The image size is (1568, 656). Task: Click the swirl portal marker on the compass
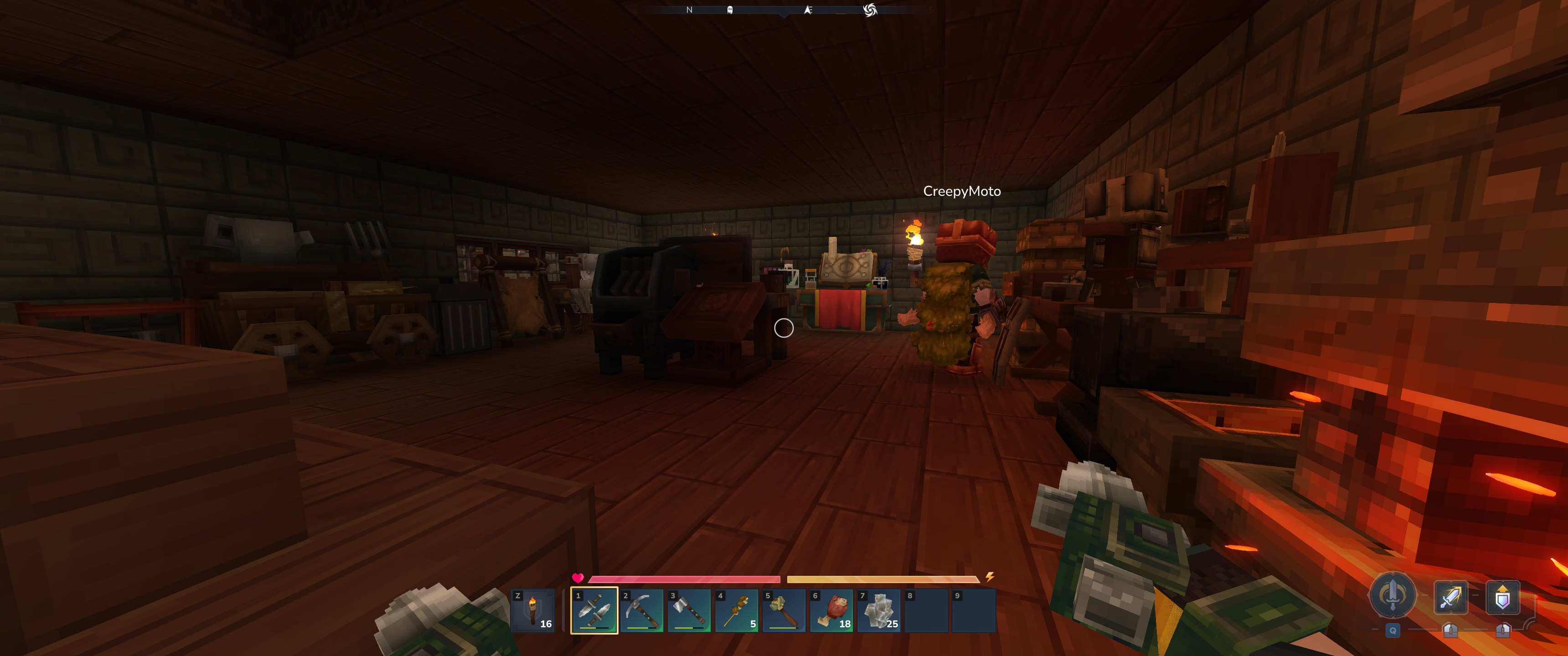(x=870, y=10)
